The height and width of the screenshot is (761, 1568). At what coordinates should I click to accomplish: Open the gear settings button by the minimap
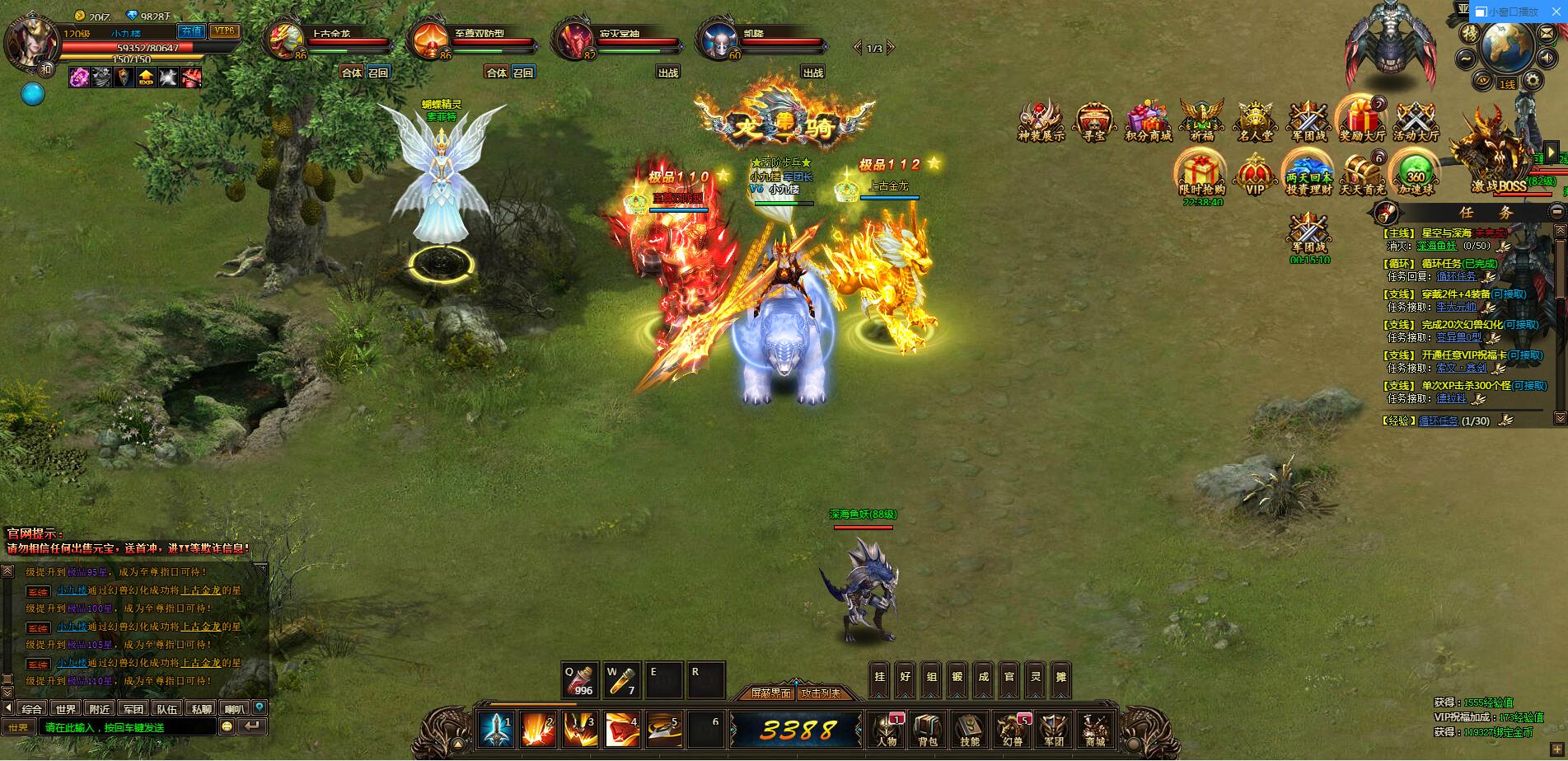pos(1533,80)
